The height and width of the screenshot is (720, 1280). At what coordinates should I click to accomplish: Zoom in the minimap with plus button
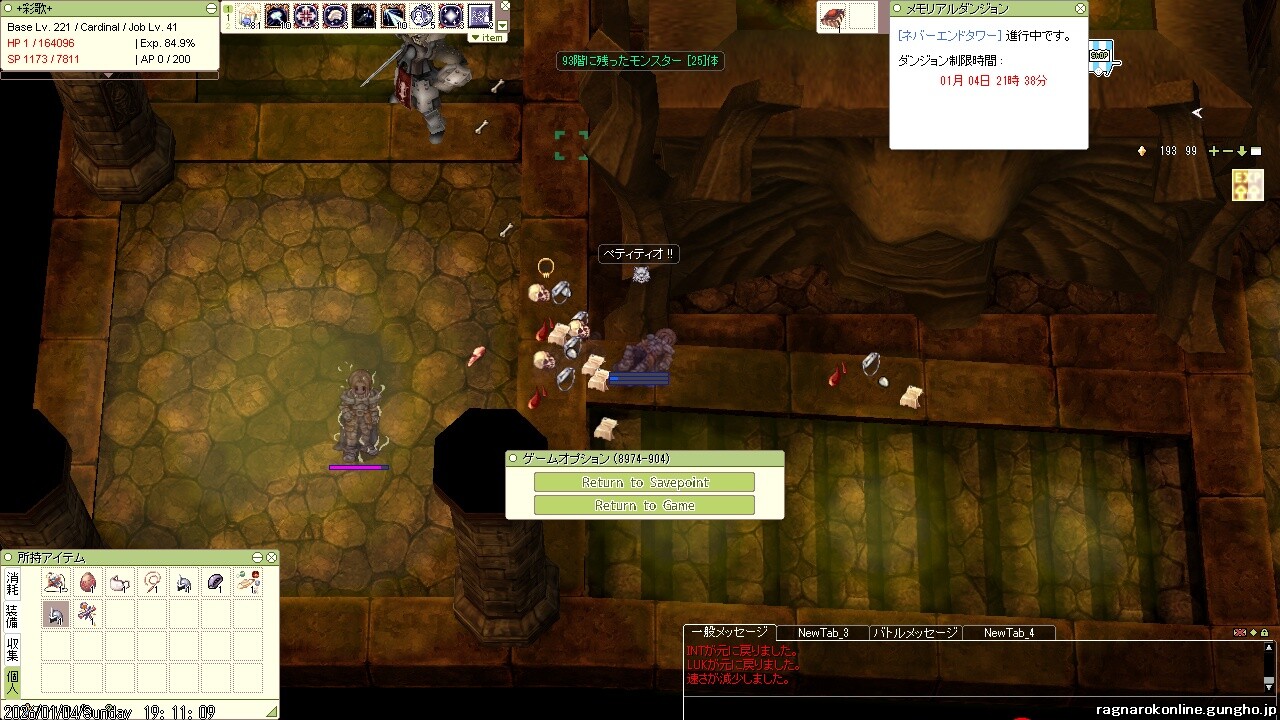1214,151
